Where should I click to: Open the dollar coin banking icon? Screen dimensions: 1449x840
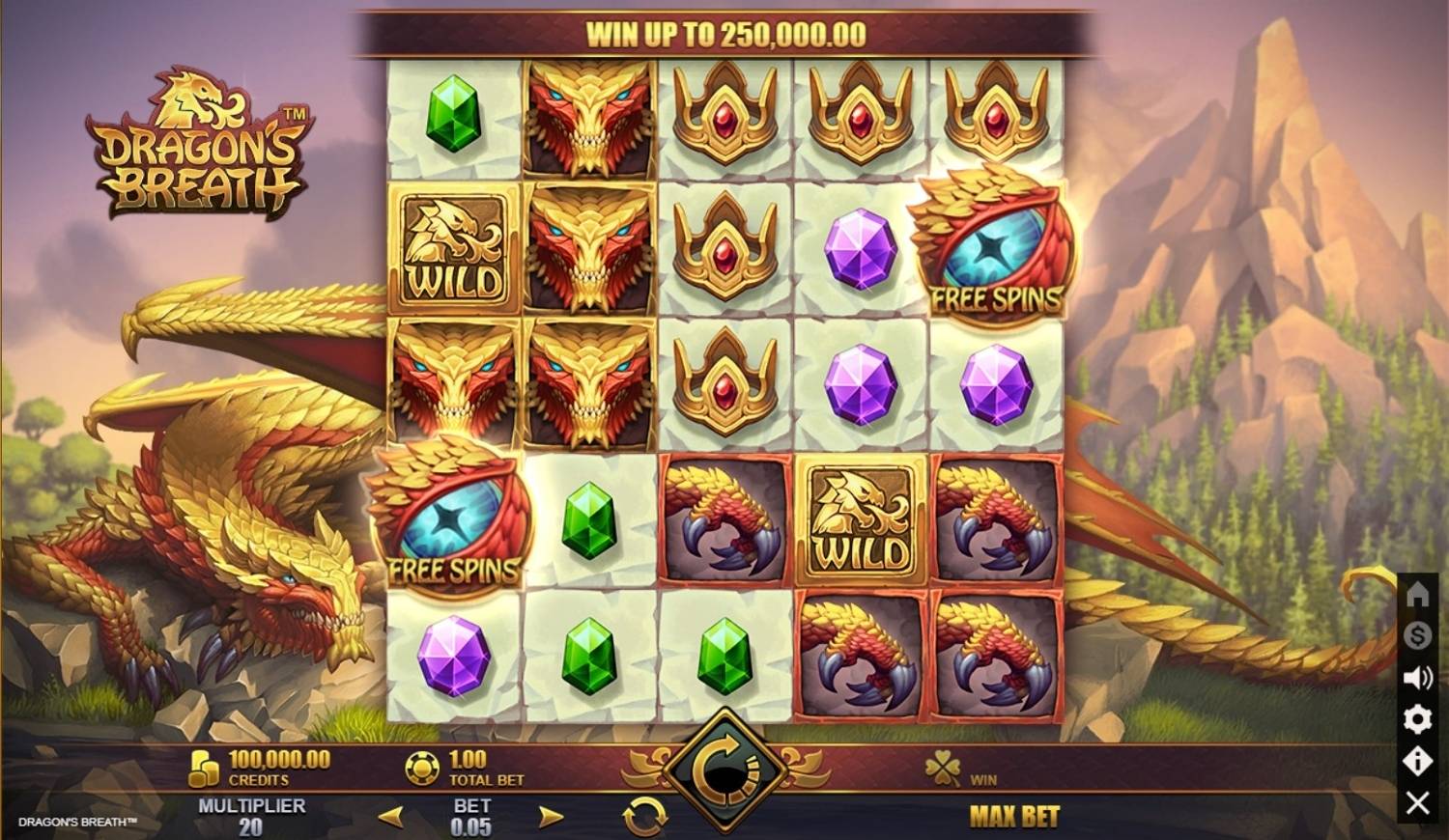coord(1417,635)
